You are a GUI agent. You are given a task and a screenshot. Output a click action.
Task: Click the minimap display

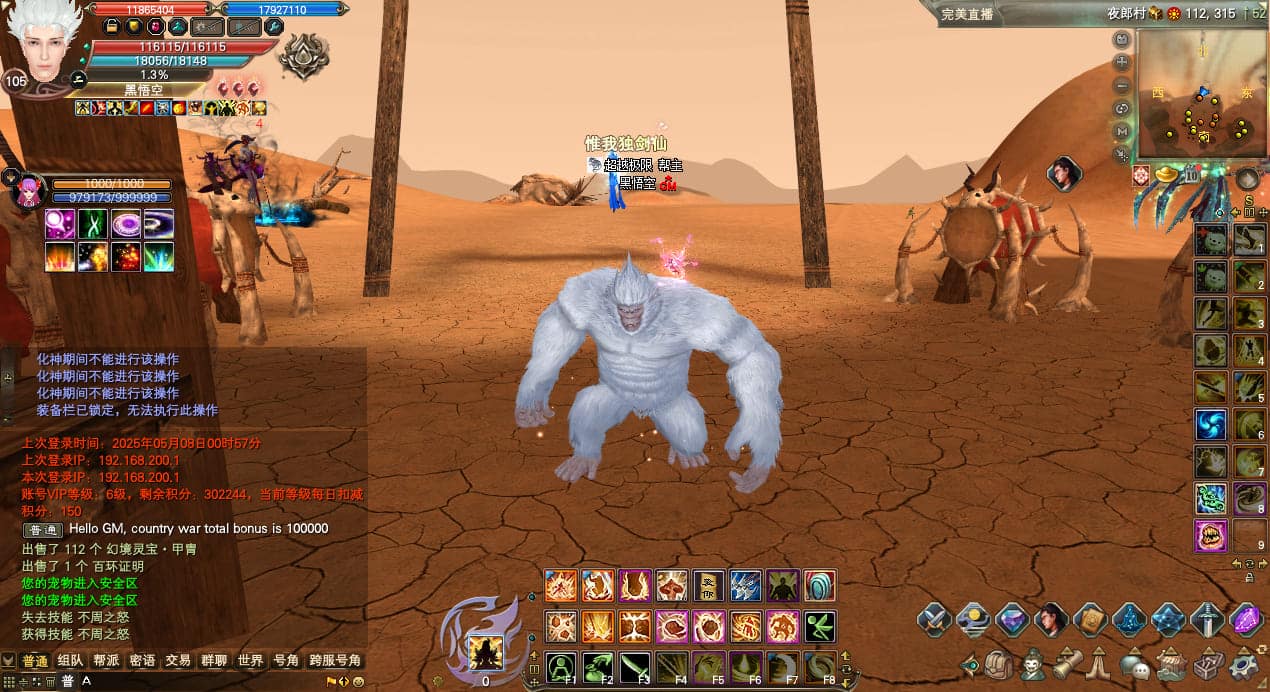[x=1202, y=95]
